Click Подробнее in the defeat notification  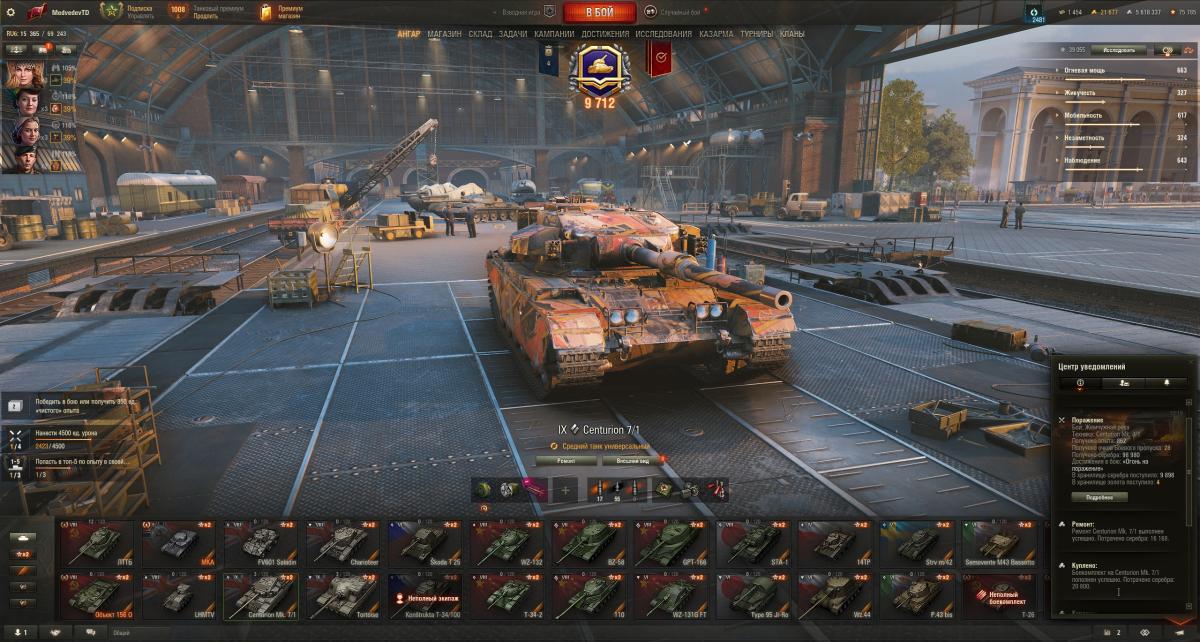pos(1098,497)
